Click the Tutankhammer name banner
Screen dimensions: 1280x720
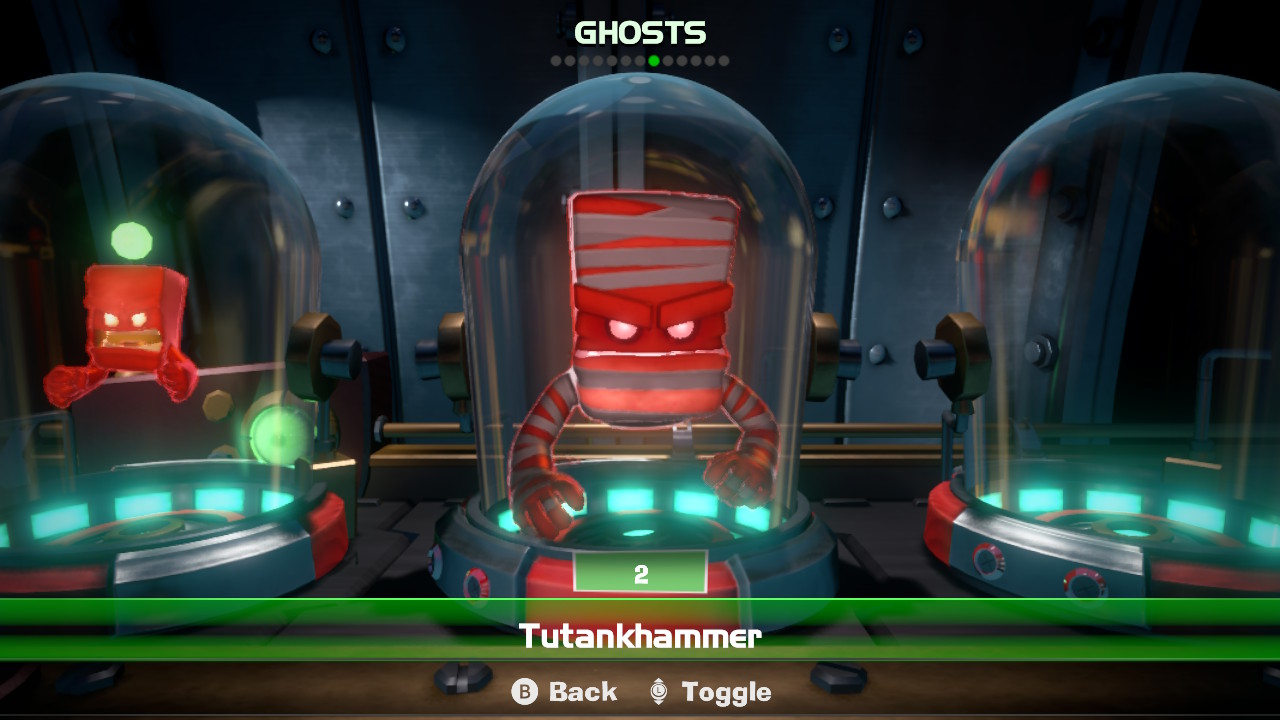click(x=640, y=637)
